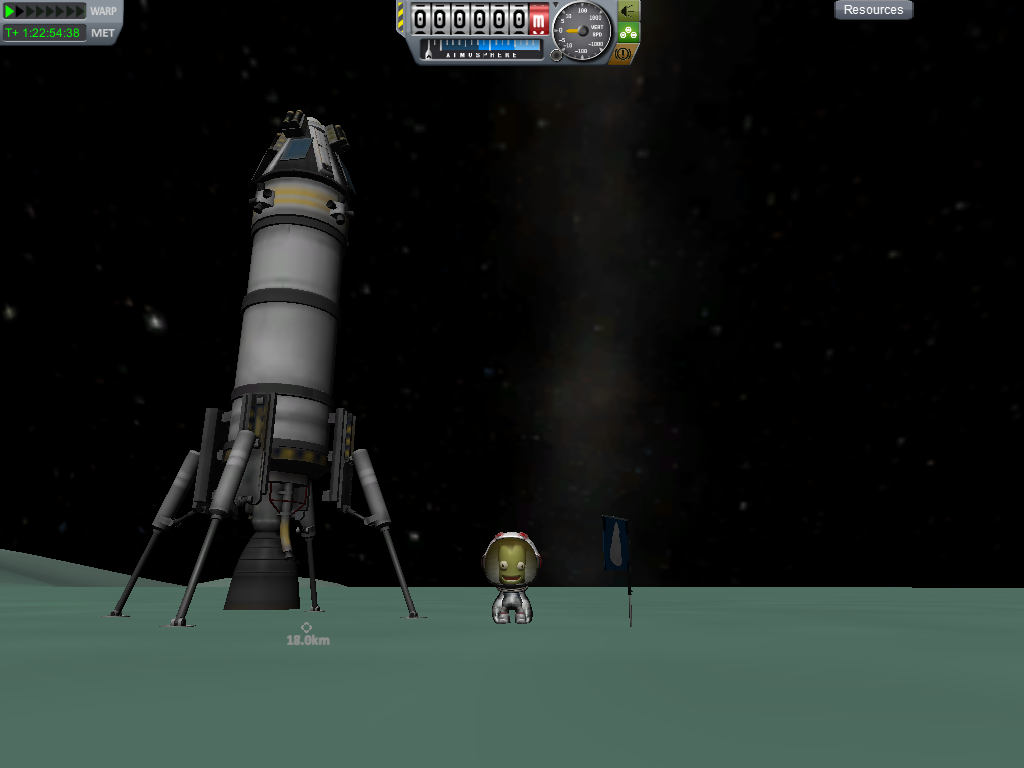Image resolution: width=1024 pixels, height=768 pixels.
Task: Toggle the orange brakes button
Action: (x=624, y=54)
